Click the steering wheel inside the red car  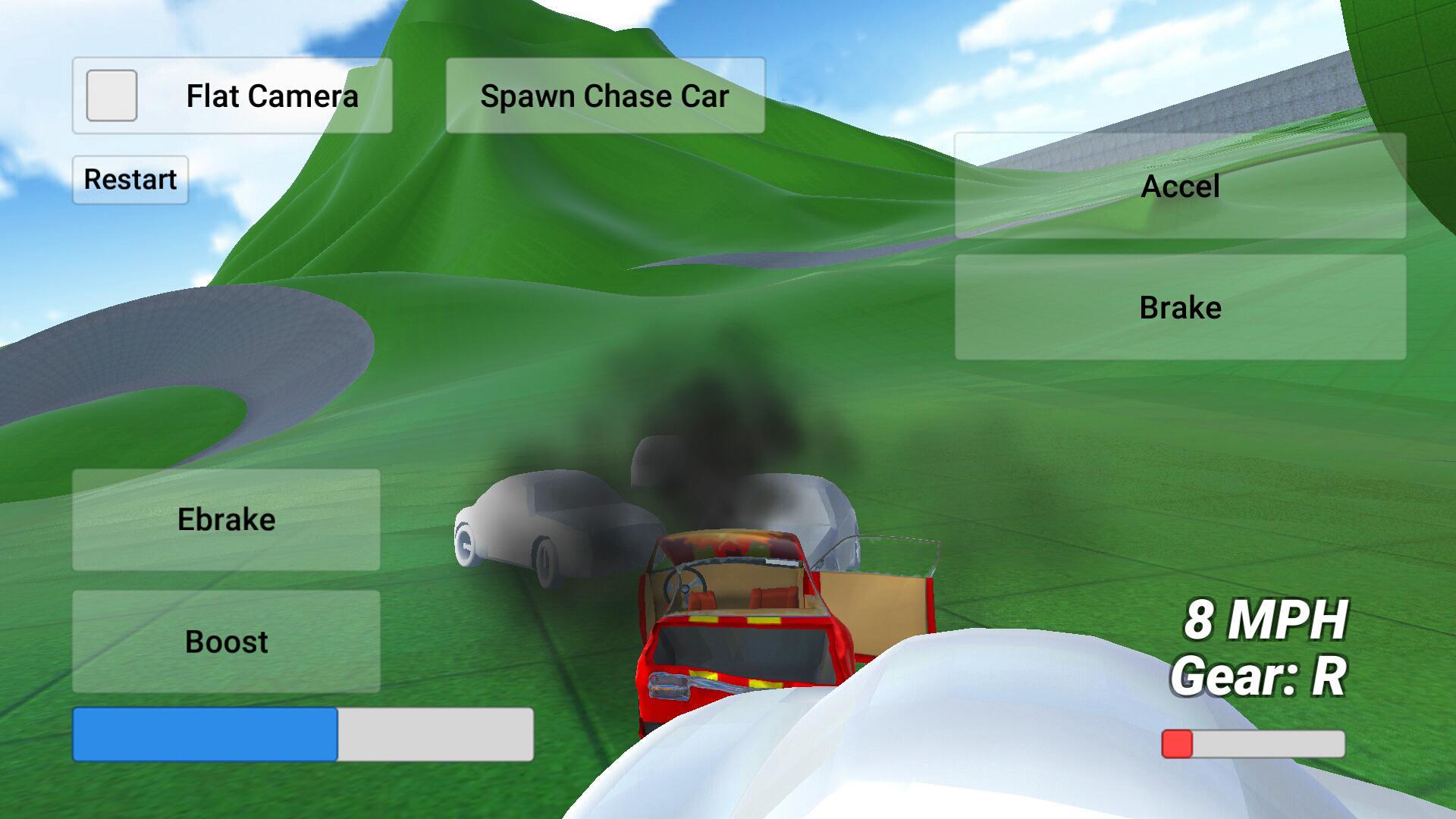pyautogui.click(x=686, y=584)
